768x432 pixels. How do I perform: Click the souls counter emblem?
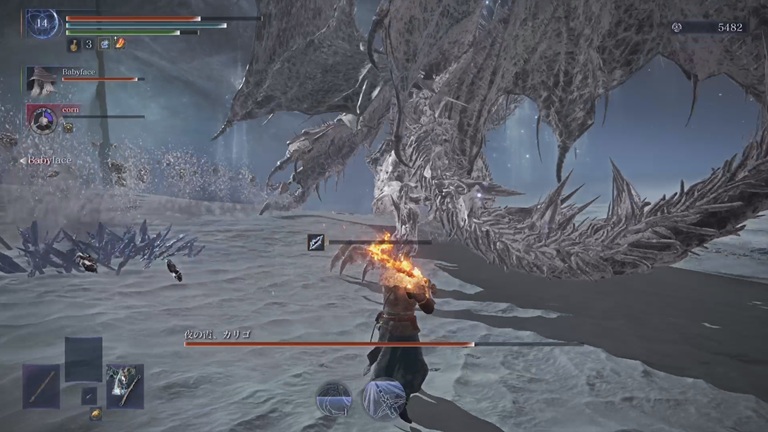(x=678, y=27)
